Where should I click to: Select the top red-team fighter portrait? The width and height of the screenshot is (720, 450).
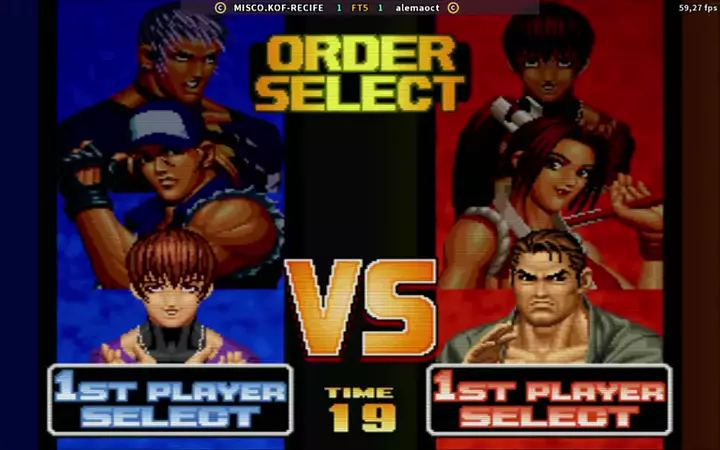click(x=549, y=52)
